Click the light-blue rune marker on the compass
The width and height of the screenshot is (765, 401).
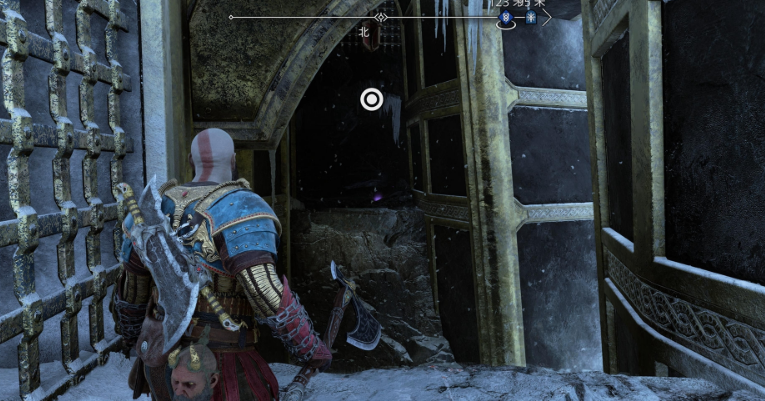(x=531, y=18)
